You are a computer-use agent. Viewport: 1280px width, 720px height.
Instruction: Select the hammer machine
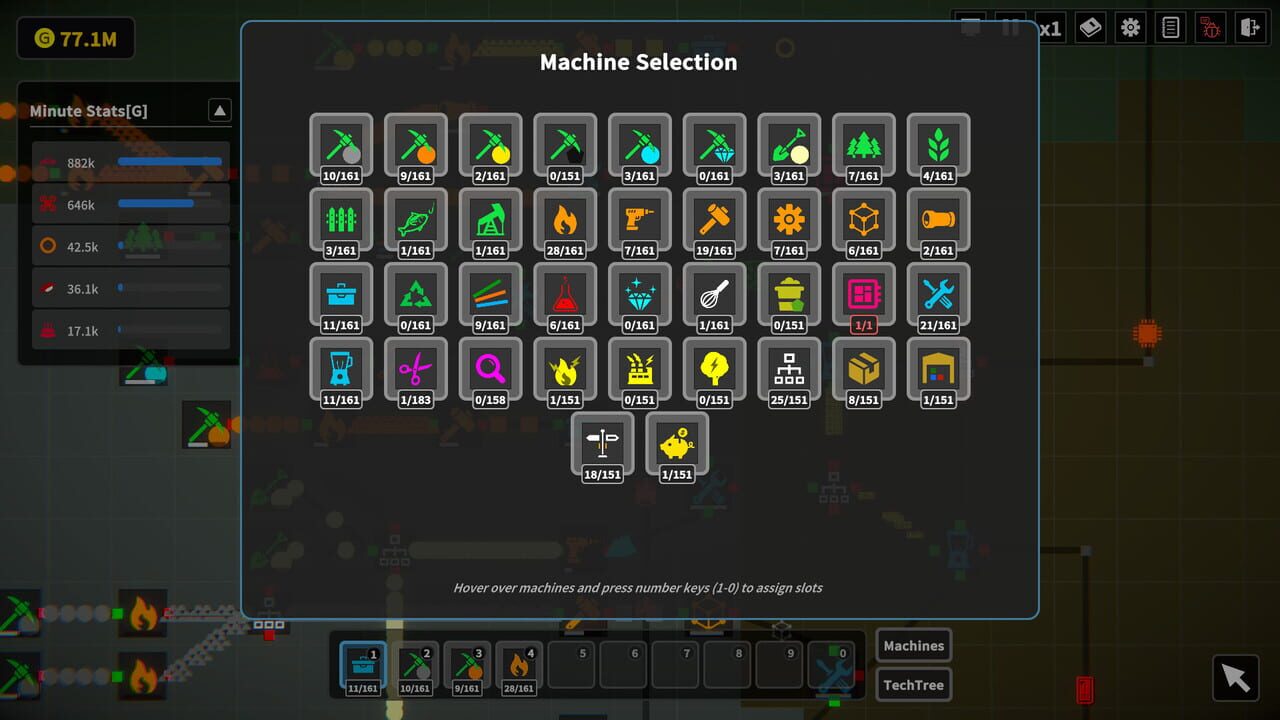(x=713, y=220)
